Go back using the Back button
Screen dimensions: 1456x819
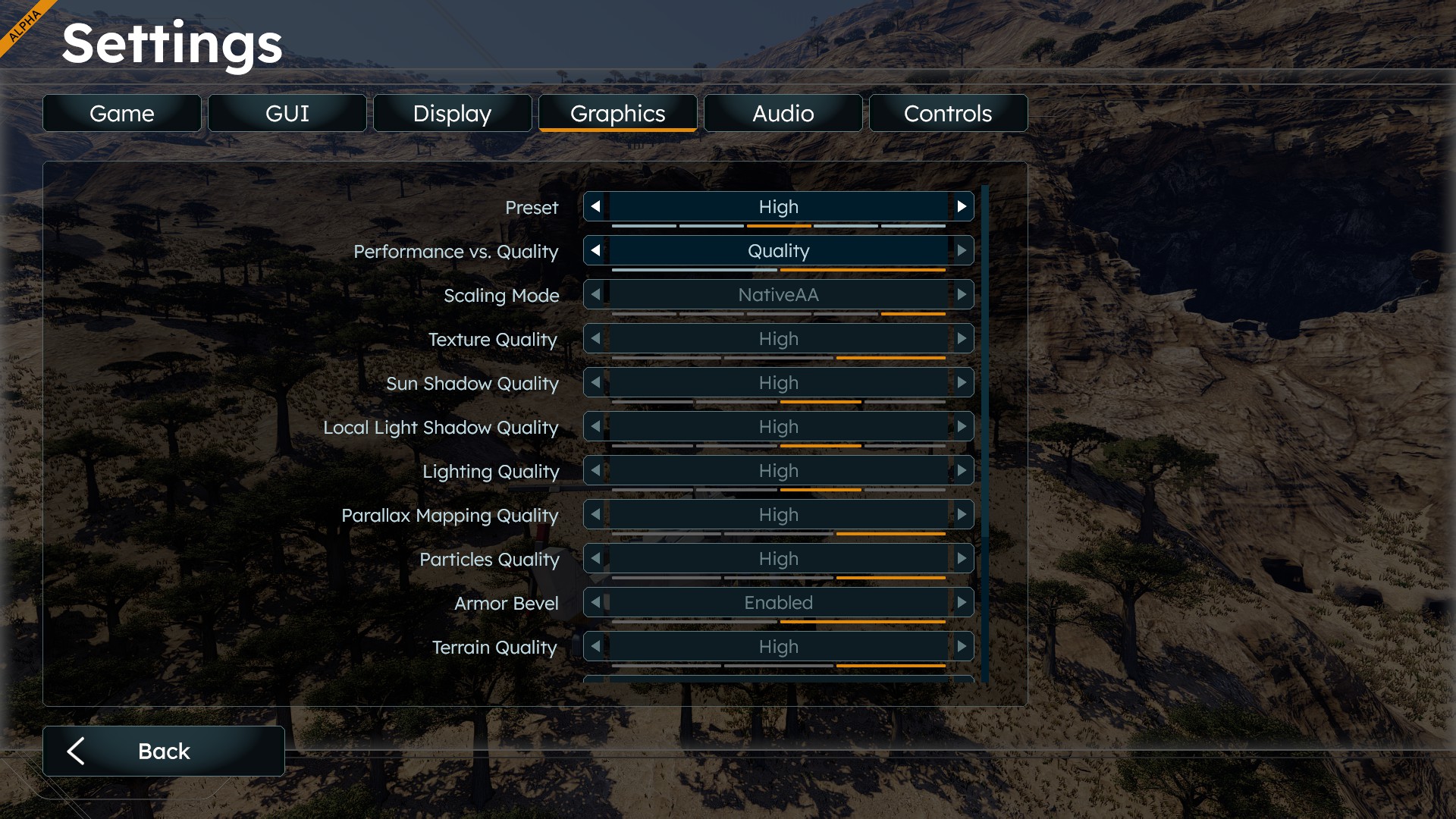click(x=164, y=751)
